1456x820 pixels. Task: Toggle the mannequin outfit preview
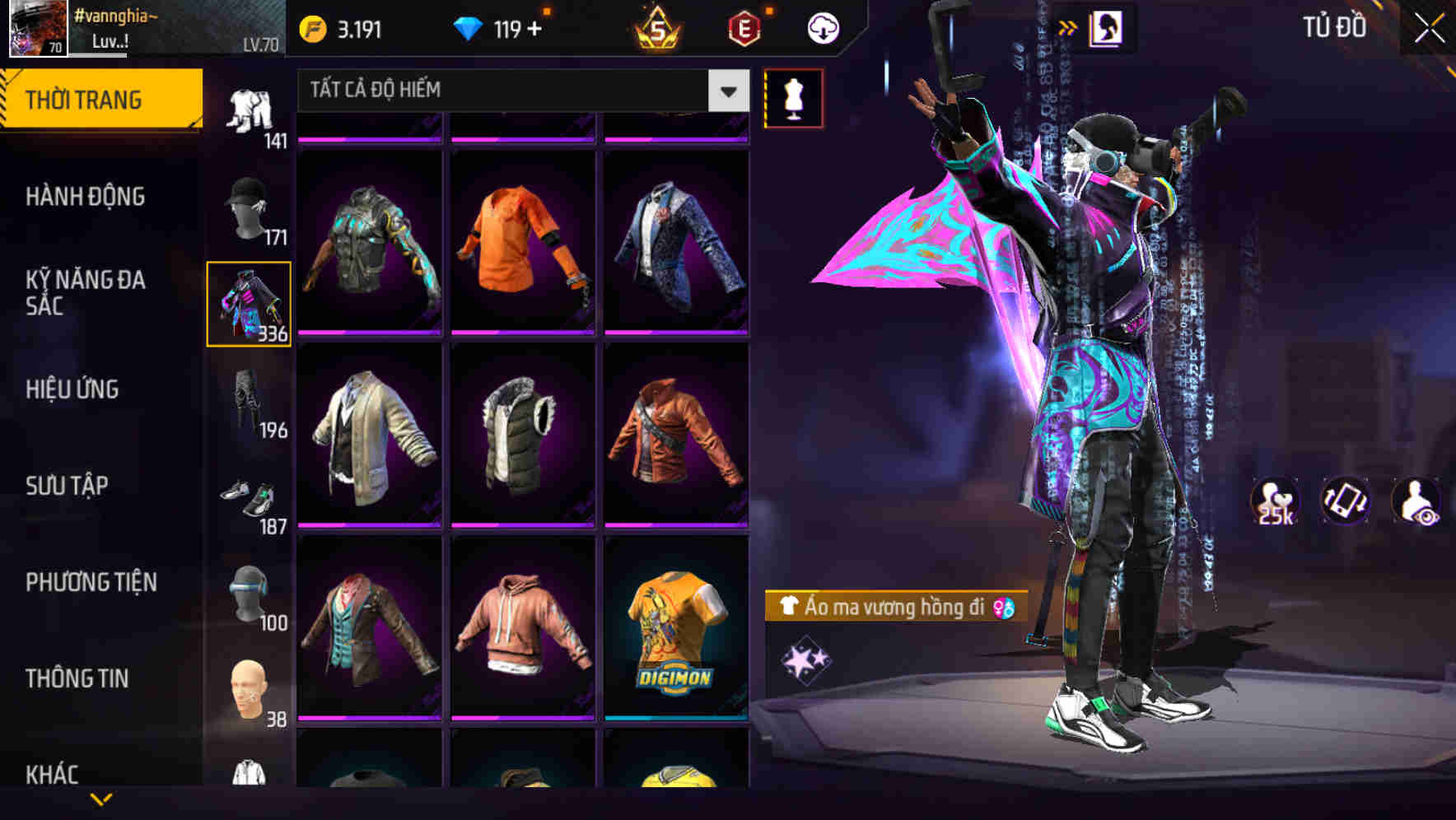pyautogui.click(x=794, y=99)
